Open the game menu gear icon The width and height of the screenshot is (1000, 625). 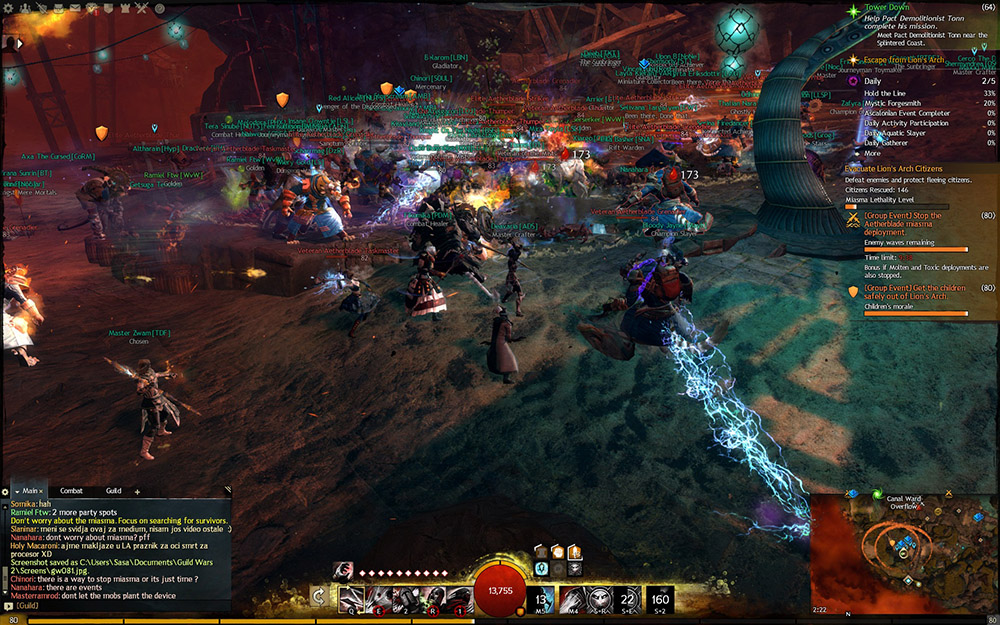8,7
